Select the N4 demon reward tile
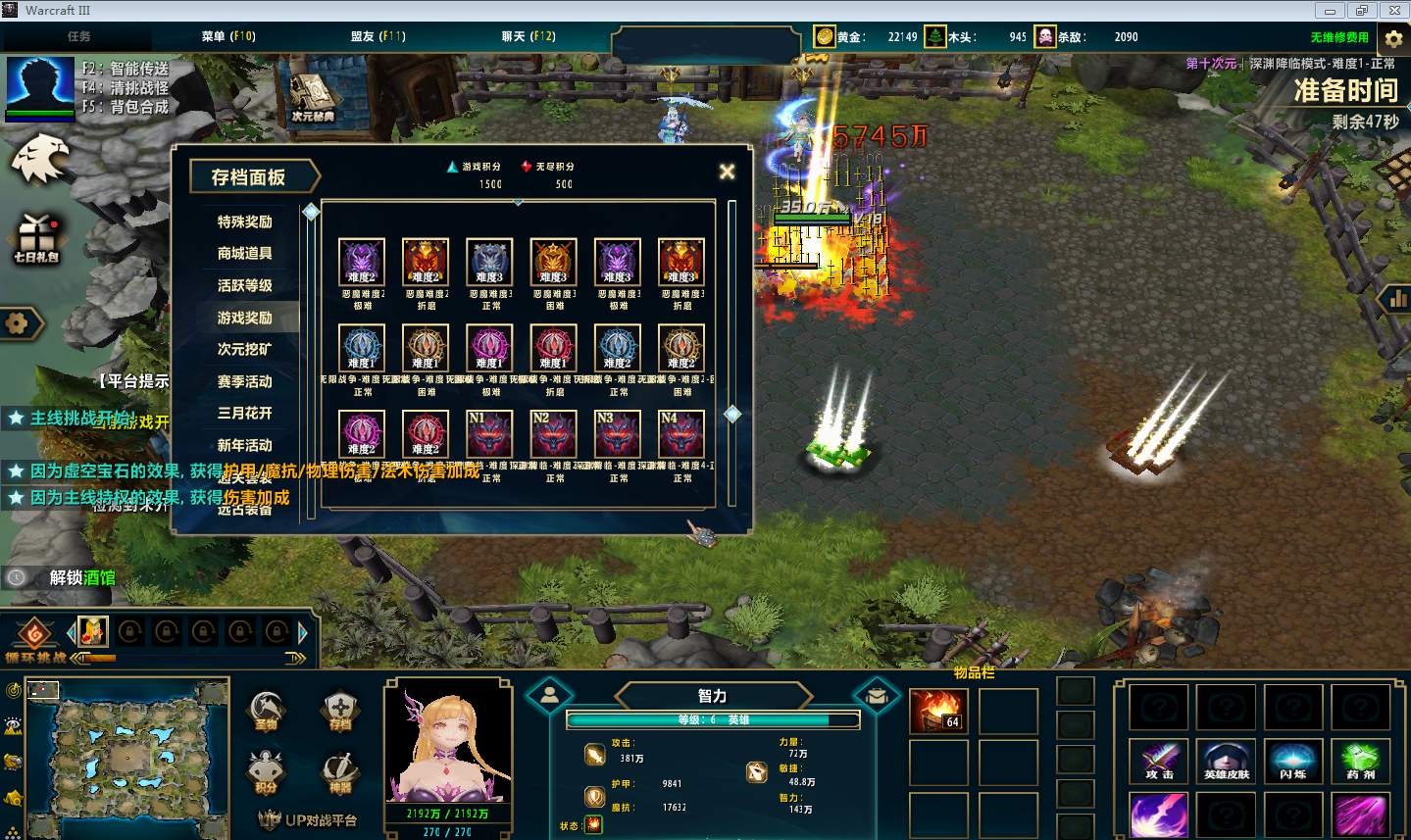The height and width of the screenshot is (840, 1411). [681, 434]
